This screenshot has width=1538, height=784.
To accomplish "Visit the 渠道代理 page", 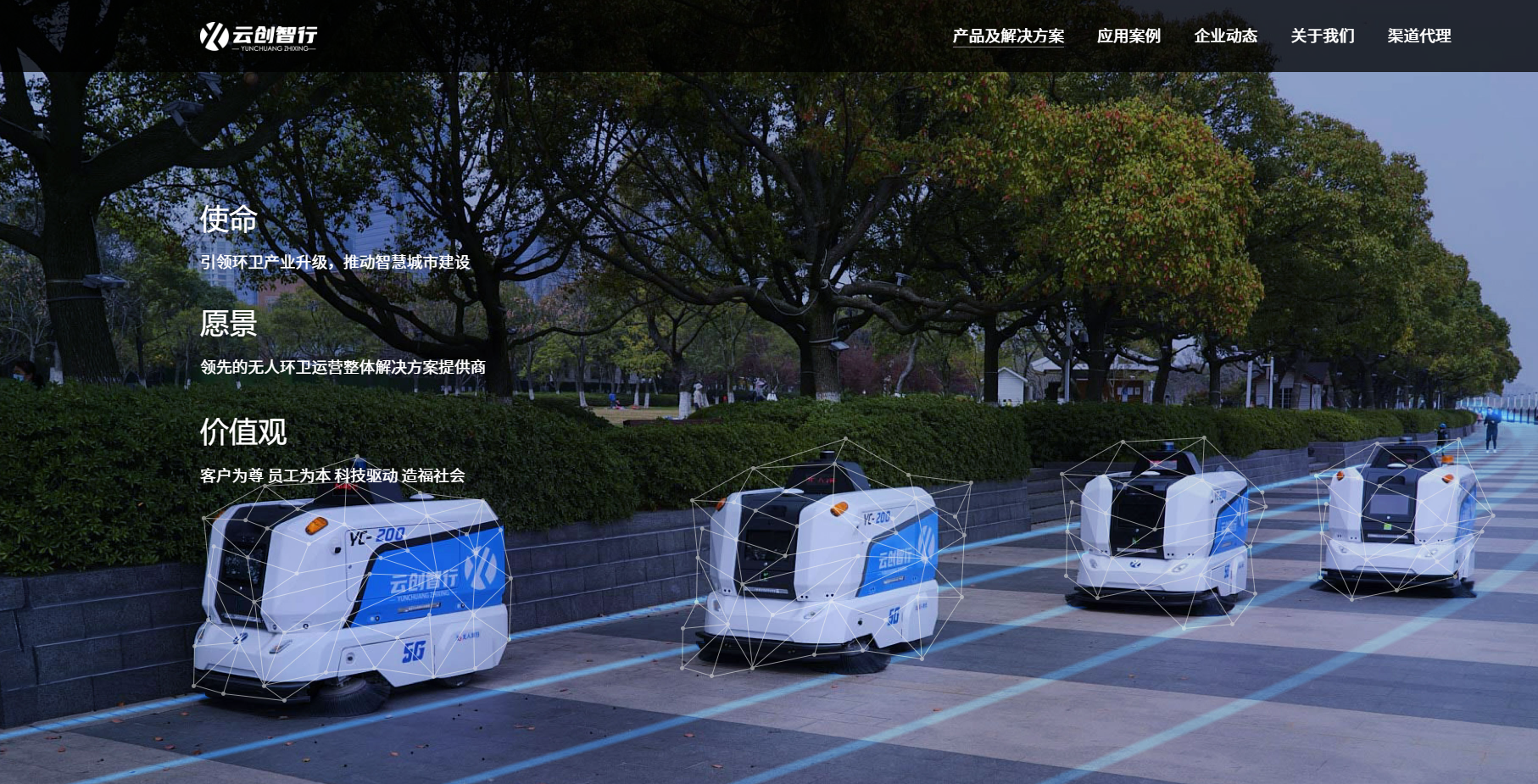I will click(1419, 36).
